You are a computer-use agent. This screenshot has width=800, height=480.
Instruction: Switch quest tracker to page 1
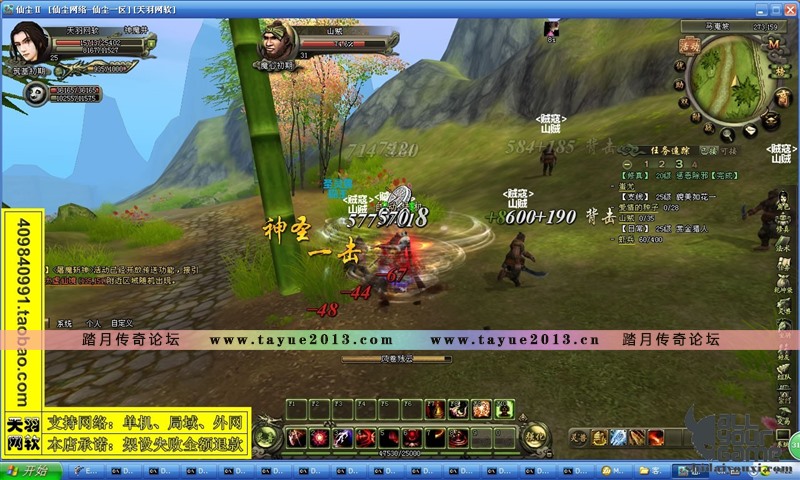[x=647, y=163]
